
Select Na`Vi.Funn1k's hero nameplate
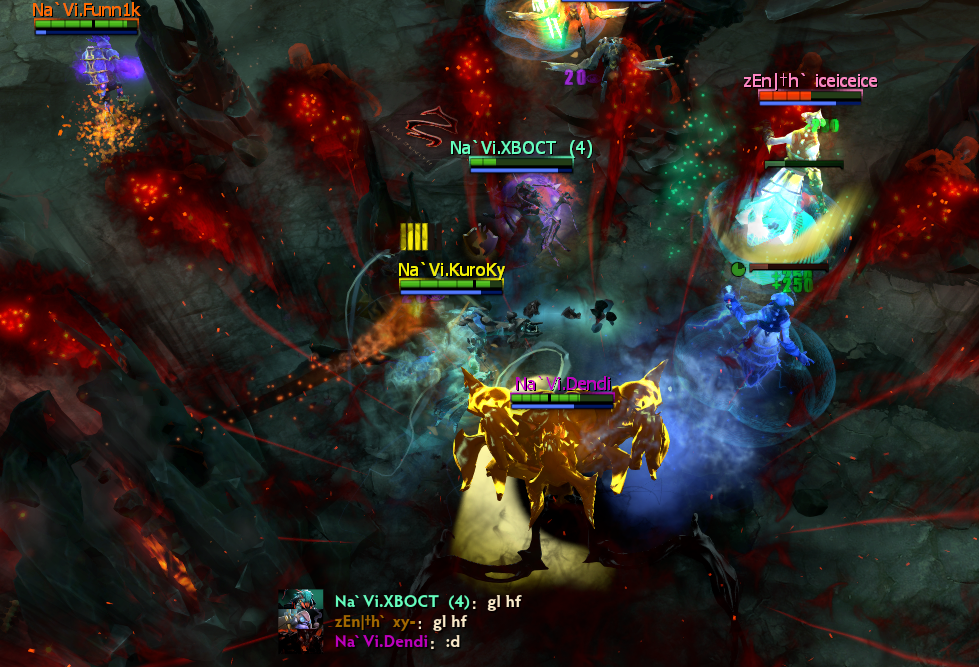coord(86,10)
